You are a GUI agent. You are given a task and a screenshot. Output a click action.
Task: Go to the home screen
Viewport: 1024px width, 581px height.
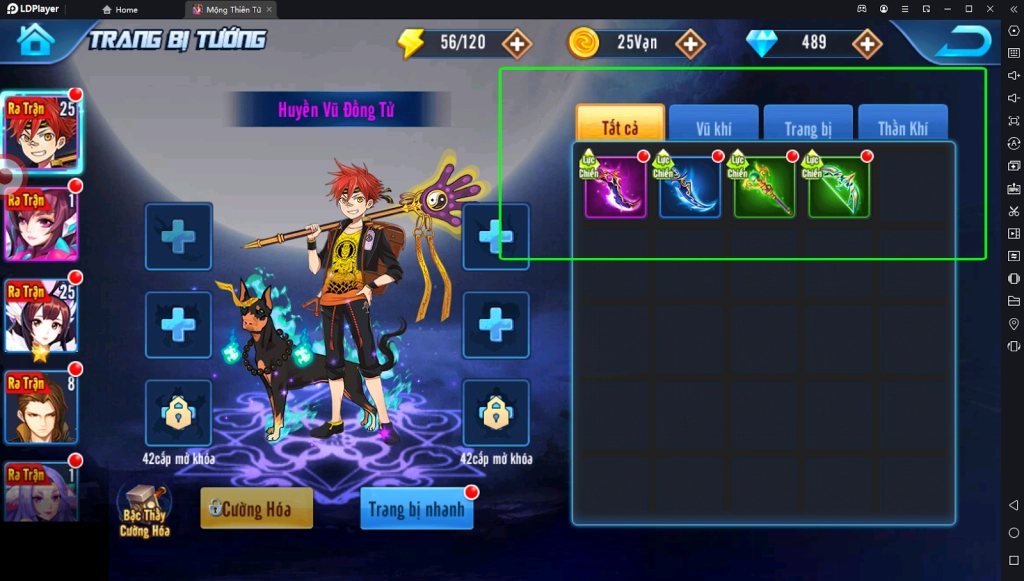pyautogui.click(x=36, y=40)
